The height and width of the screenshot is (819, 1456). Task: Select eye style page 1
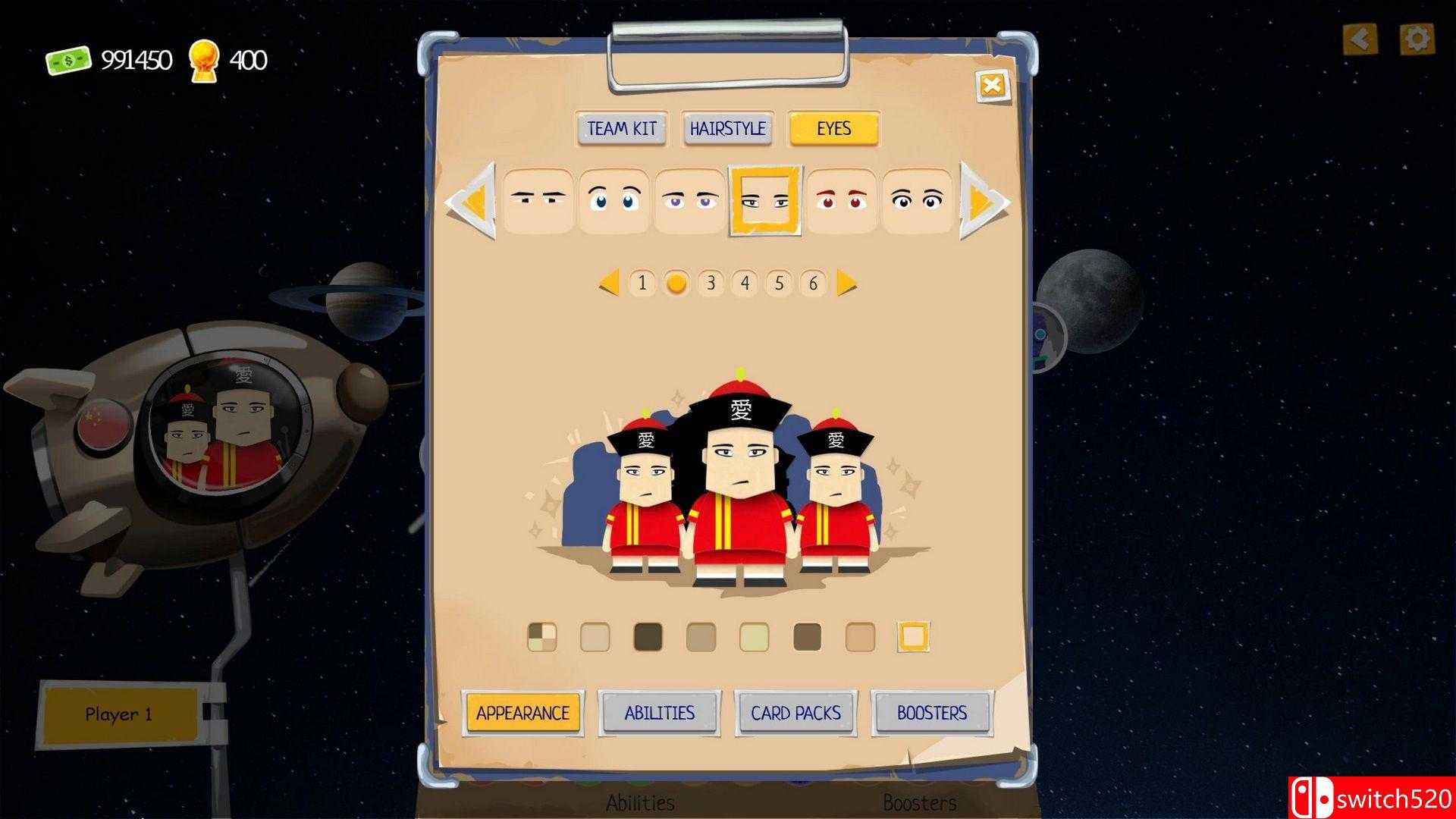coord(642,284)
